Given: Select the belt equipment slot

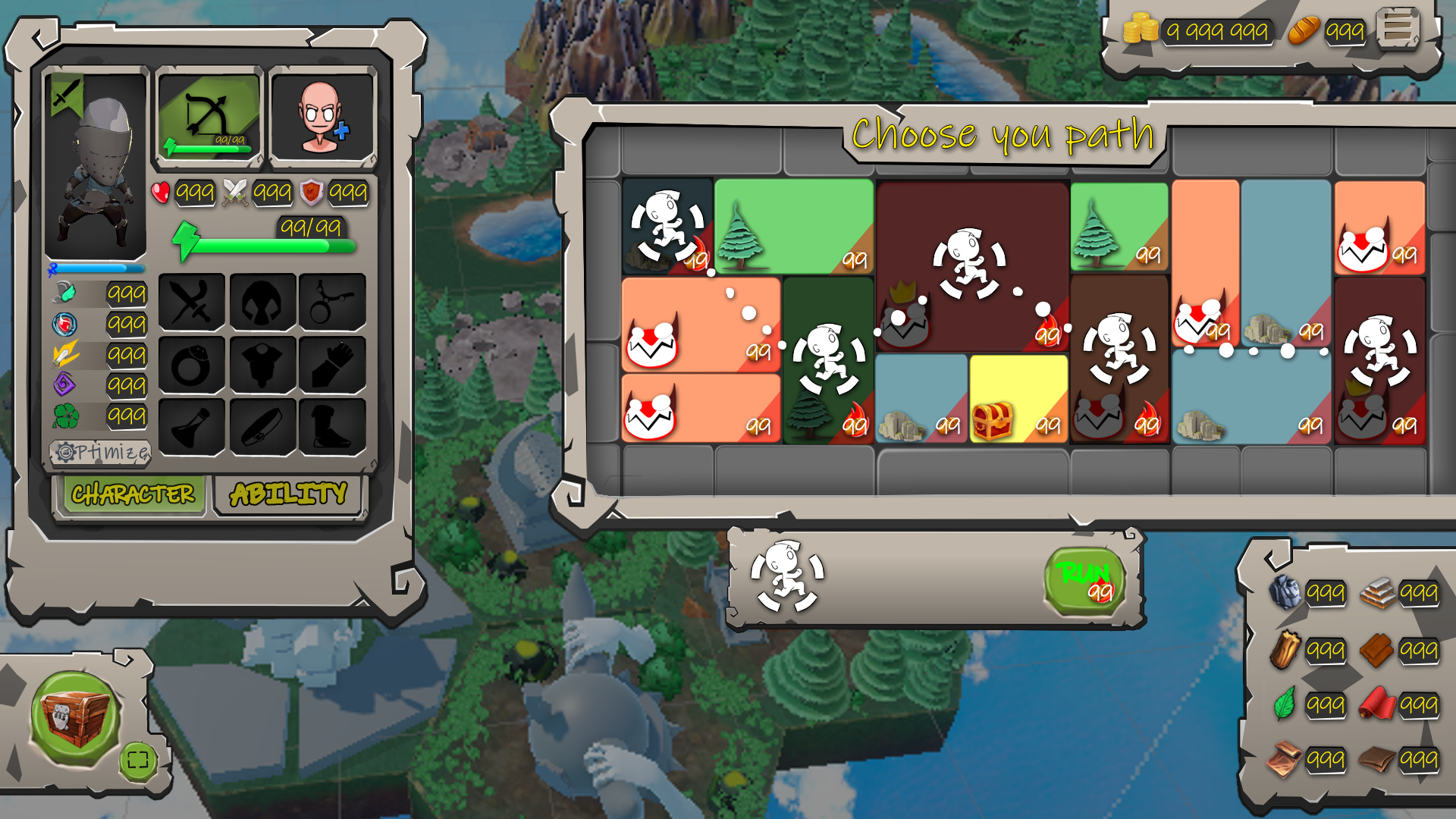Looking at the screenshot, I should coord(262,428).
